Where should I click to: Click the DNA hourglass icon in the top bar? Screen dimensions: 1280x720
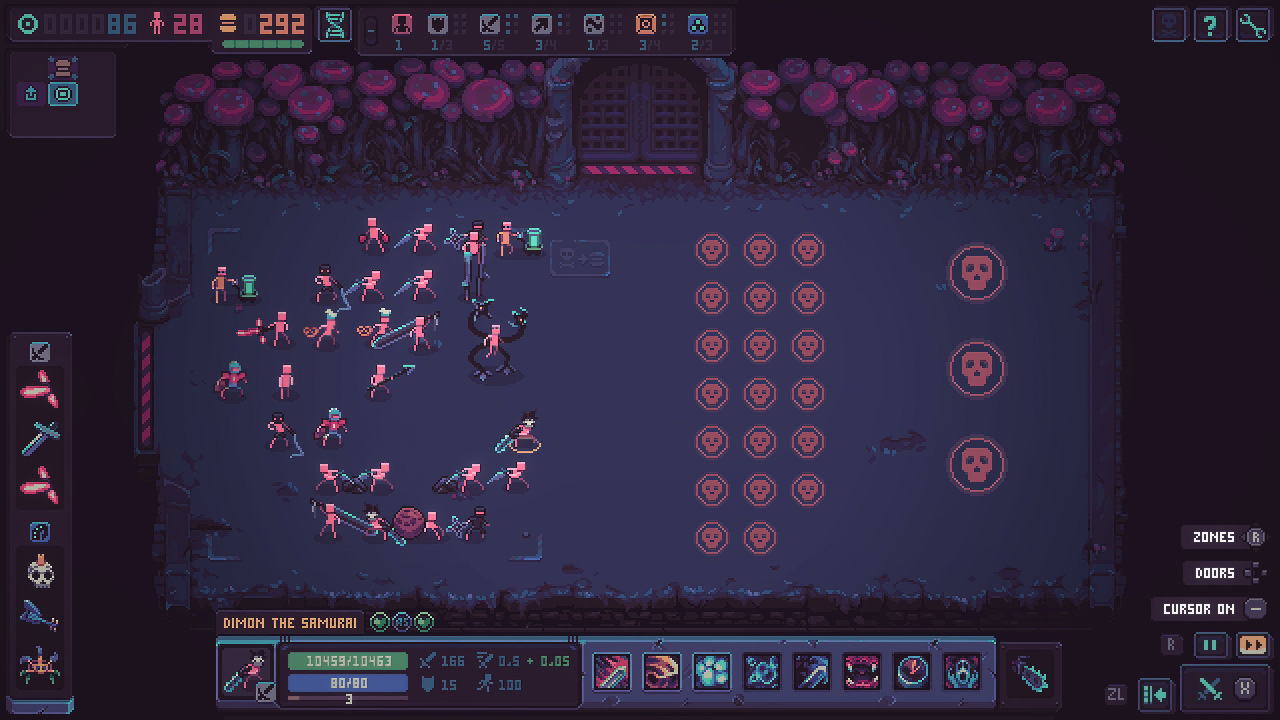coord(334,26)
